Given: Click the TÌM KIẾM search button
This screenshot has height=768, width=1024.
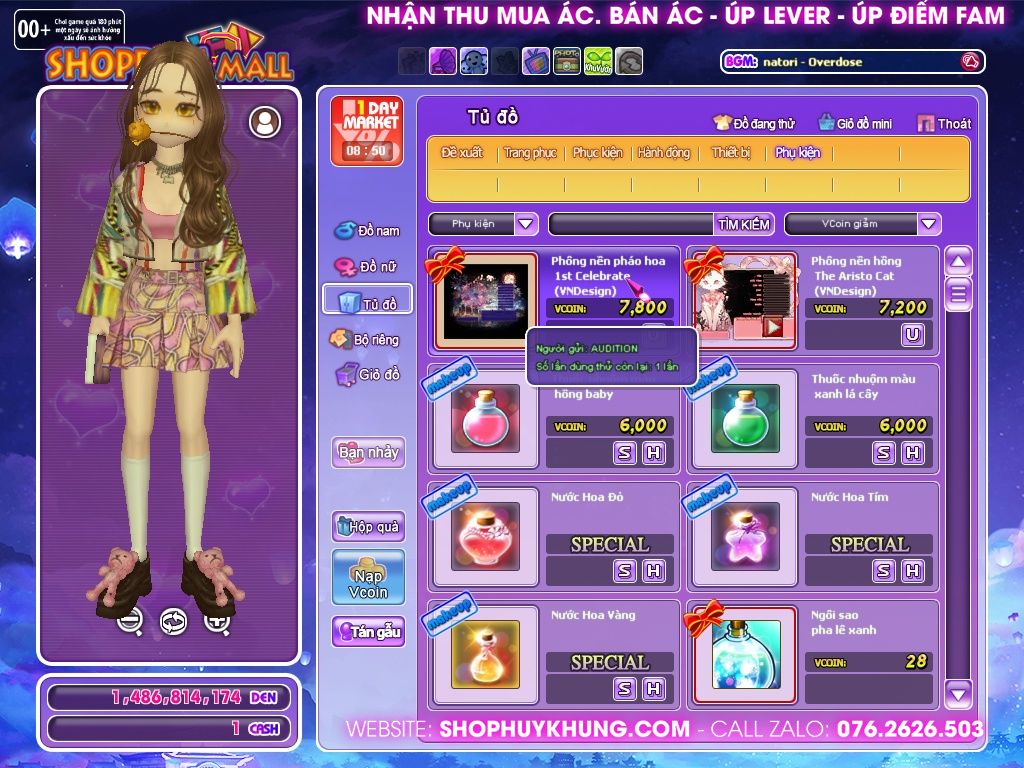Looking at the screenshot, I should [744, 224].
